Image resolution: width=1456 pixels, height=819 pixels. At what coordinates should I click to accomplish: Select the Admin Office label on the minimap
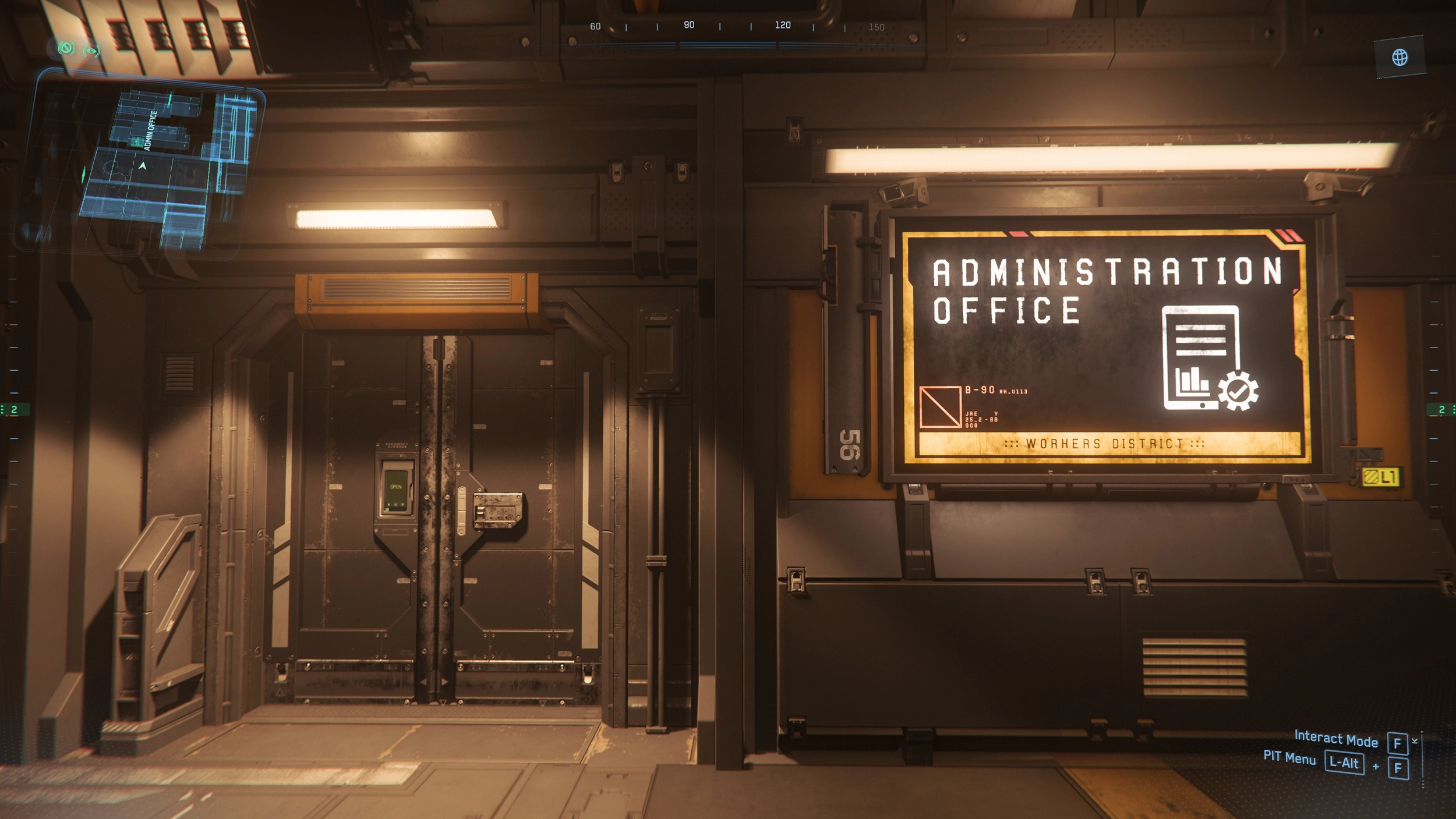tap(151, 130)
